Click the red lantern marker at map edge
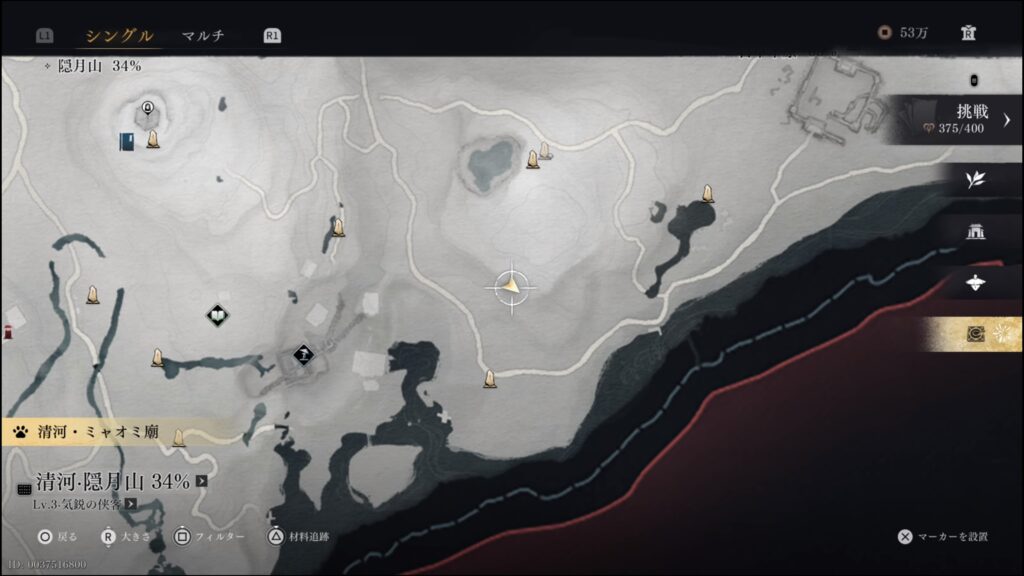 tap(6, 332)
